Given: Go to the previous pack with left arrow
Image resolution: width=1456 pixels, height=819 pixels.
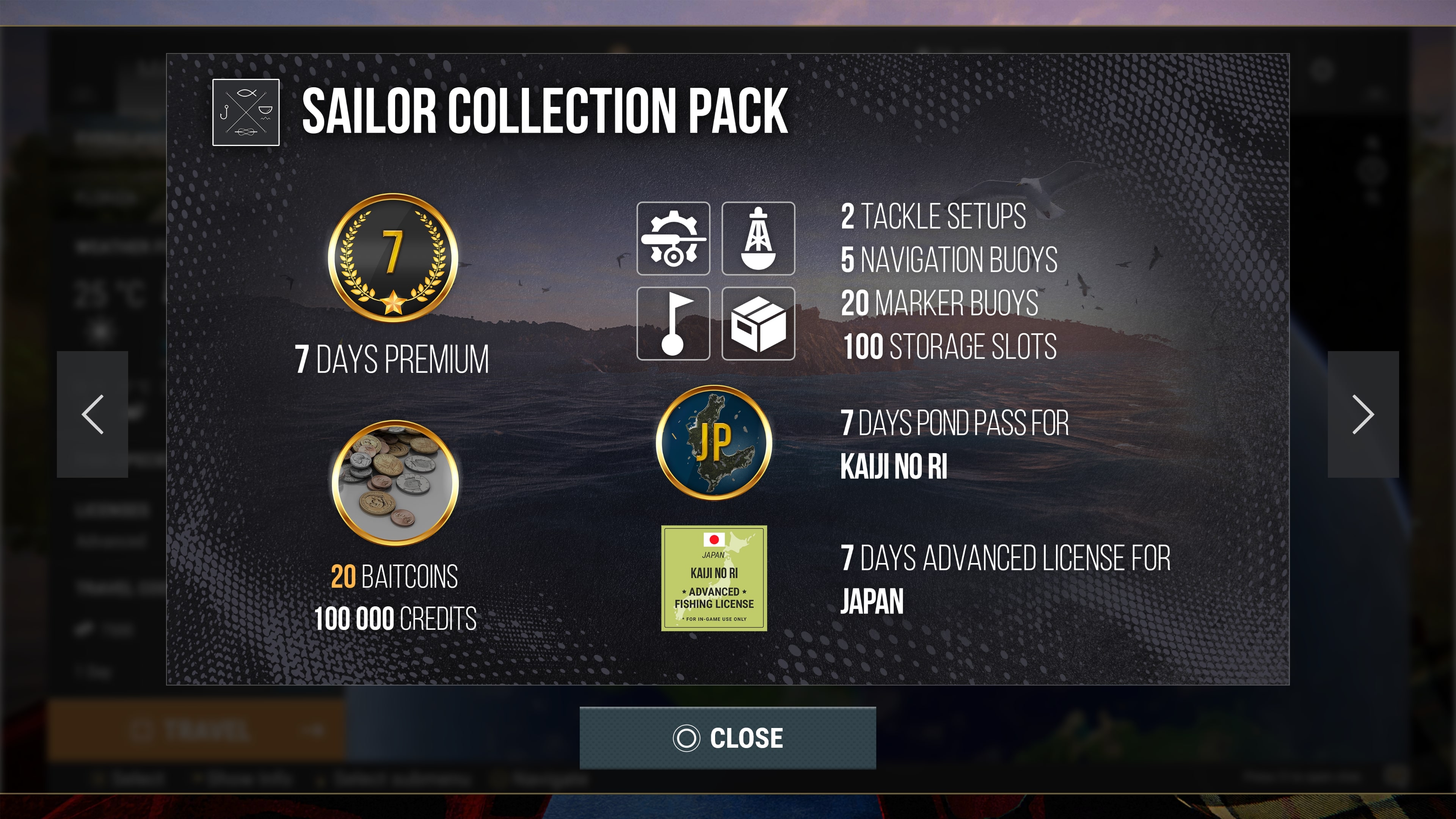Looking at the screenshot, I should 93,414.
